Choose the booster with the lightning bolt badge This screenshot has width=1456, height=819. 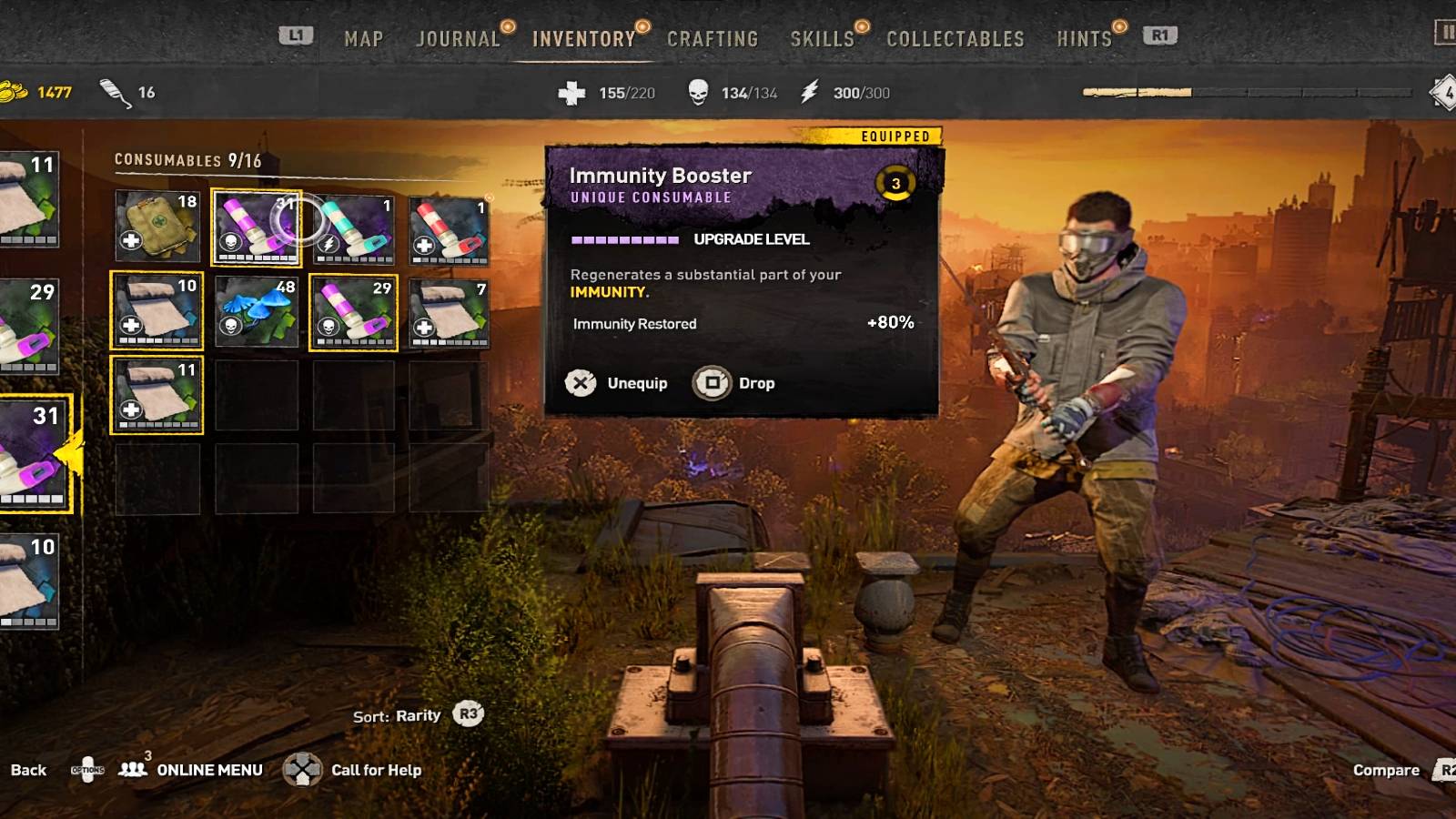tap(354, 227)
